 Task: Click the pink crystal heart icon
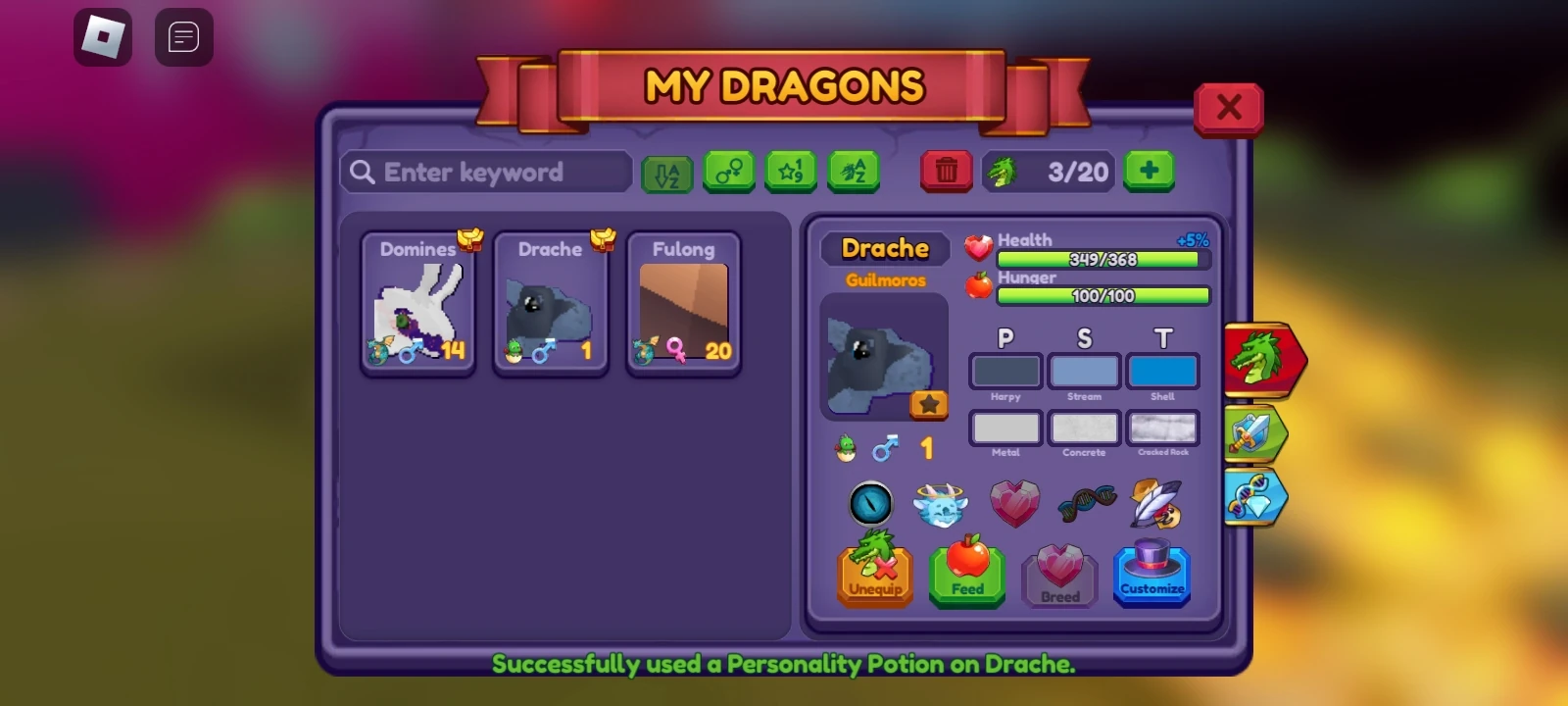1015,503
